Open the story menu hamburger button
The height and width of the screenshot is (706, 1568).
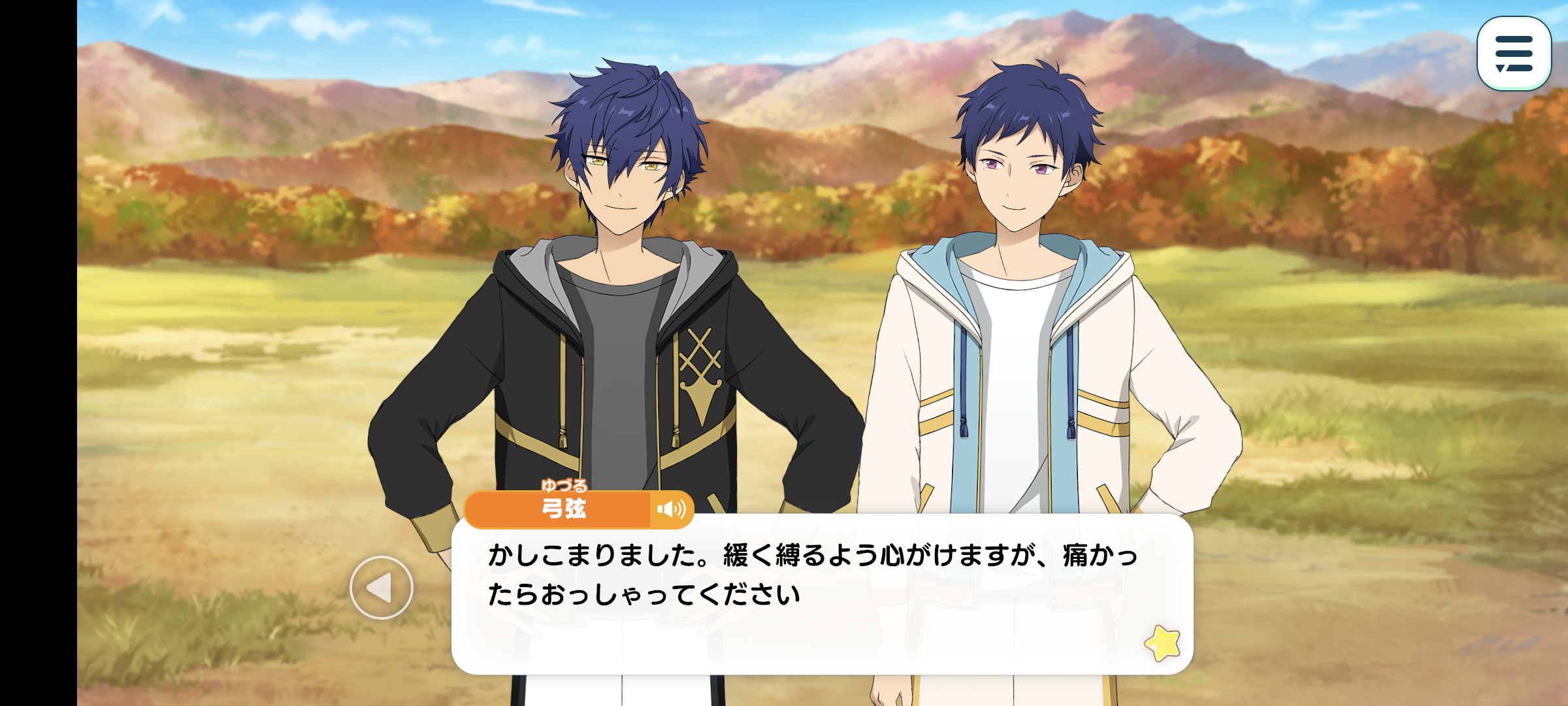(x=1513, y=54)
